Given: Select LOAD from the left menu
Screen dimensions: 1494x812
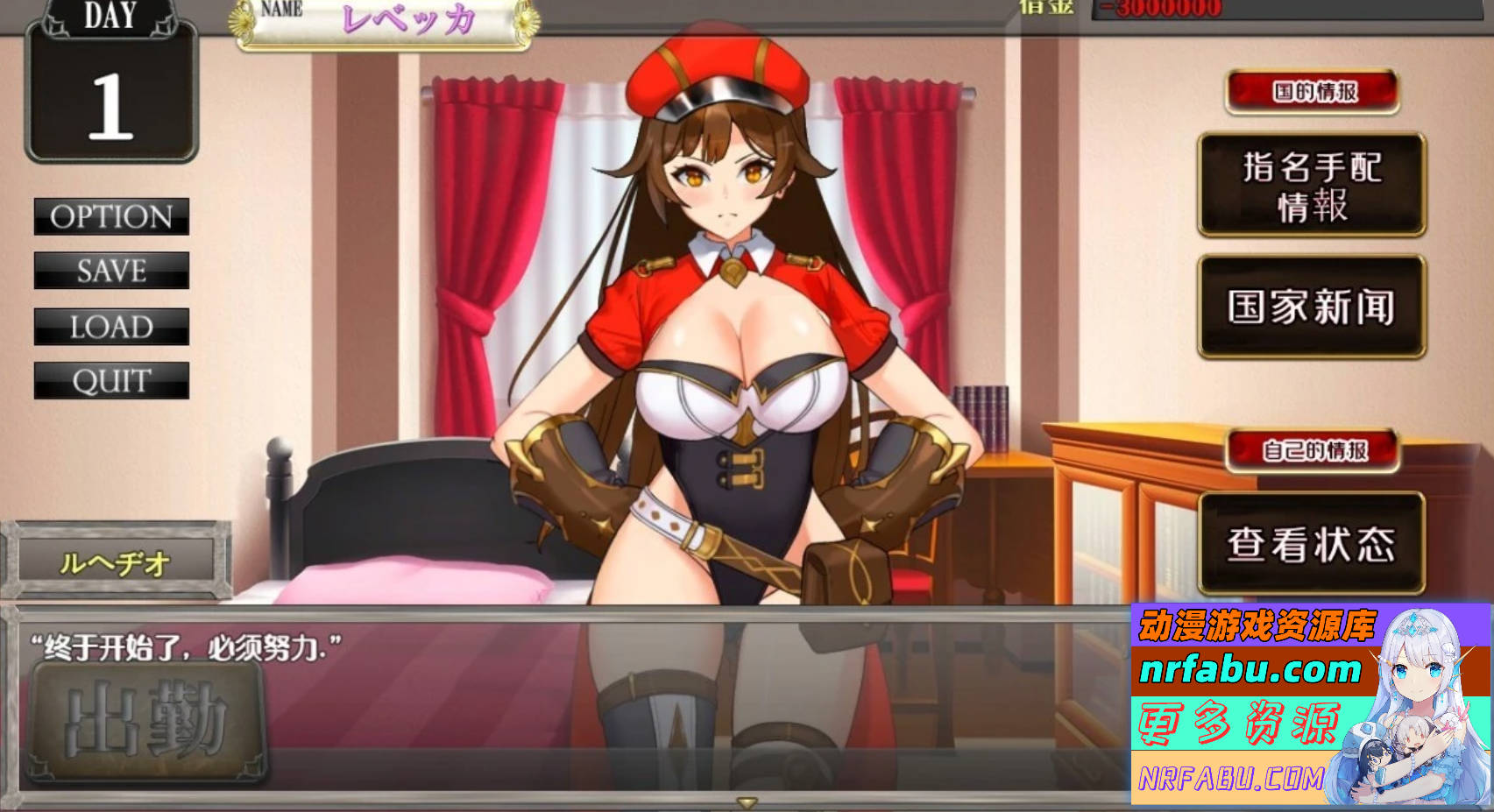Looking at the screenshot, I should click(x=111, y=326).
